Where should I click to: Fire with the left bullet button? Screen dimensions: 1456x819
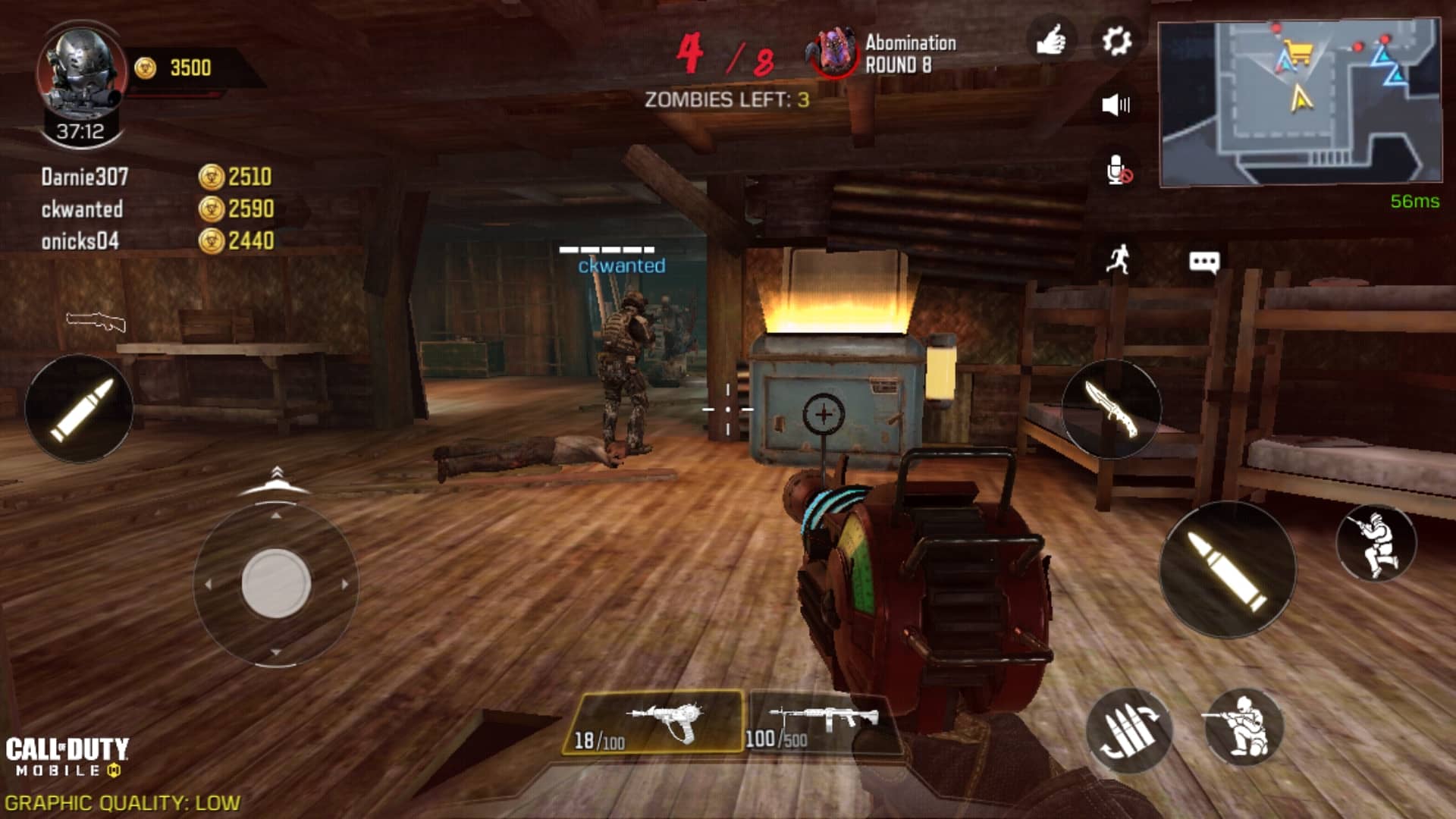[80, 409]
